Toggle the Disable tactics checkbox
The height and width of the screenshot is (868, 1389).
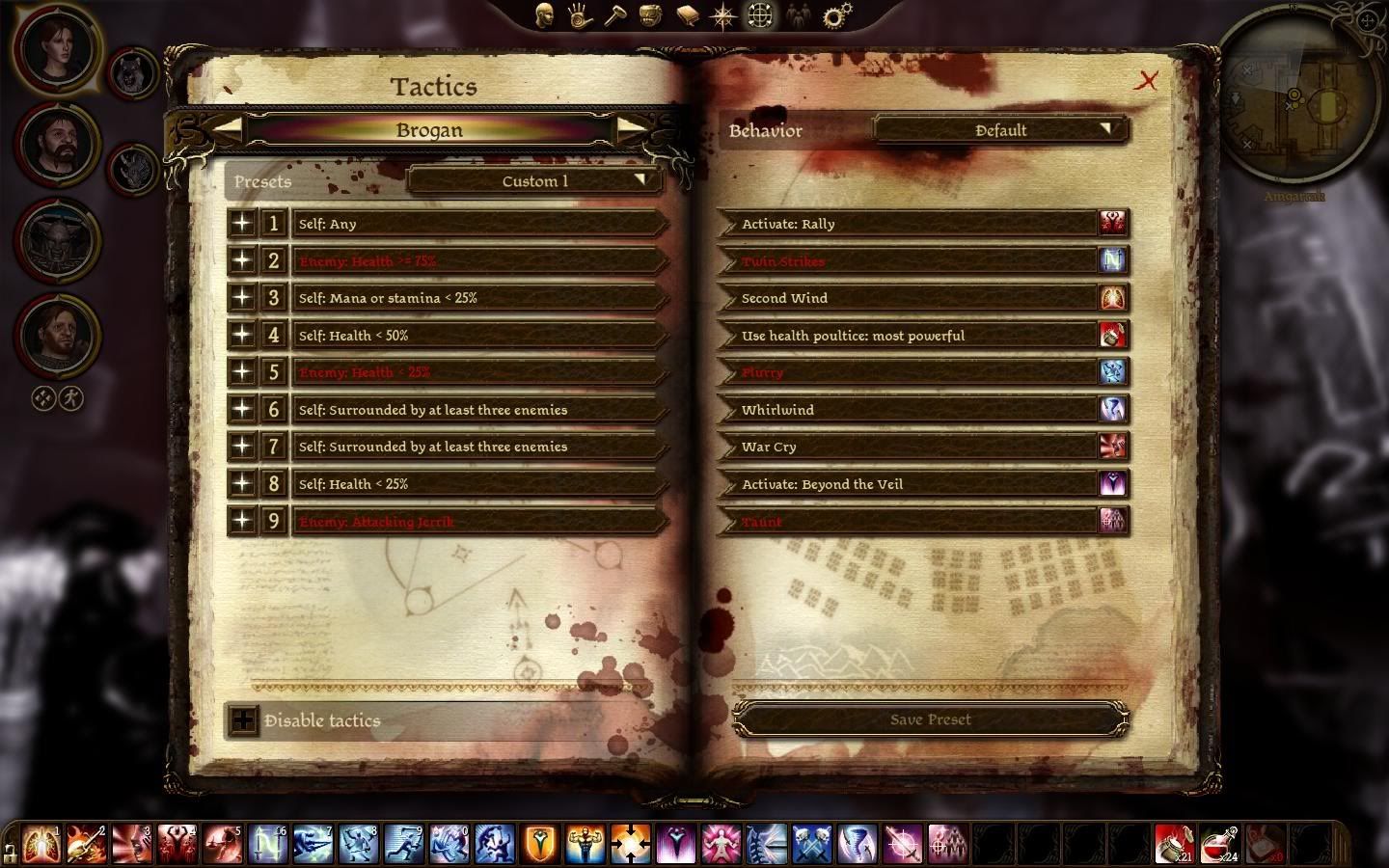(243, 720)
